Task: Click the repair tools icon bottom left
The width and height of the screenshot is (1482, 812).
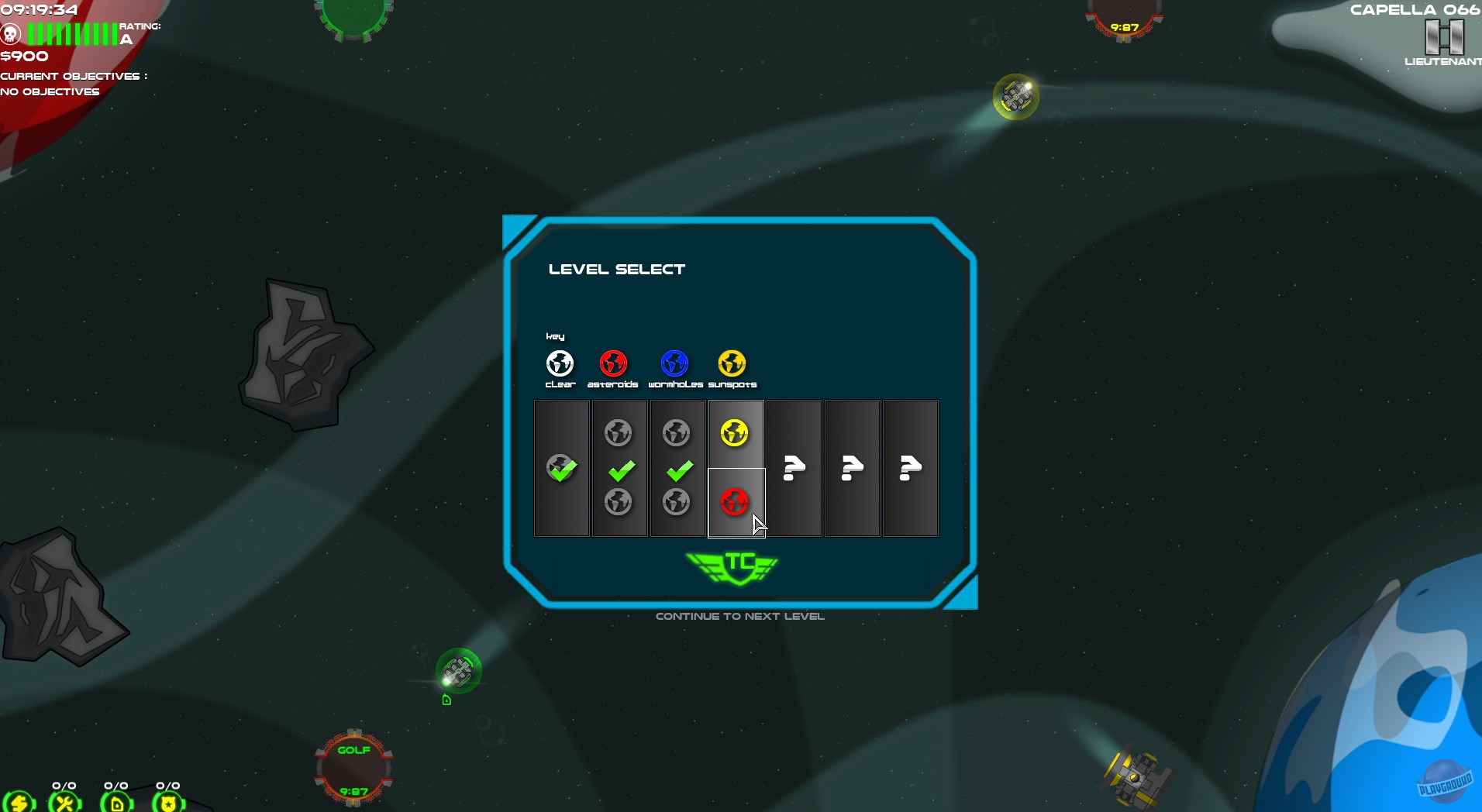Action: (x=65, y=803)
